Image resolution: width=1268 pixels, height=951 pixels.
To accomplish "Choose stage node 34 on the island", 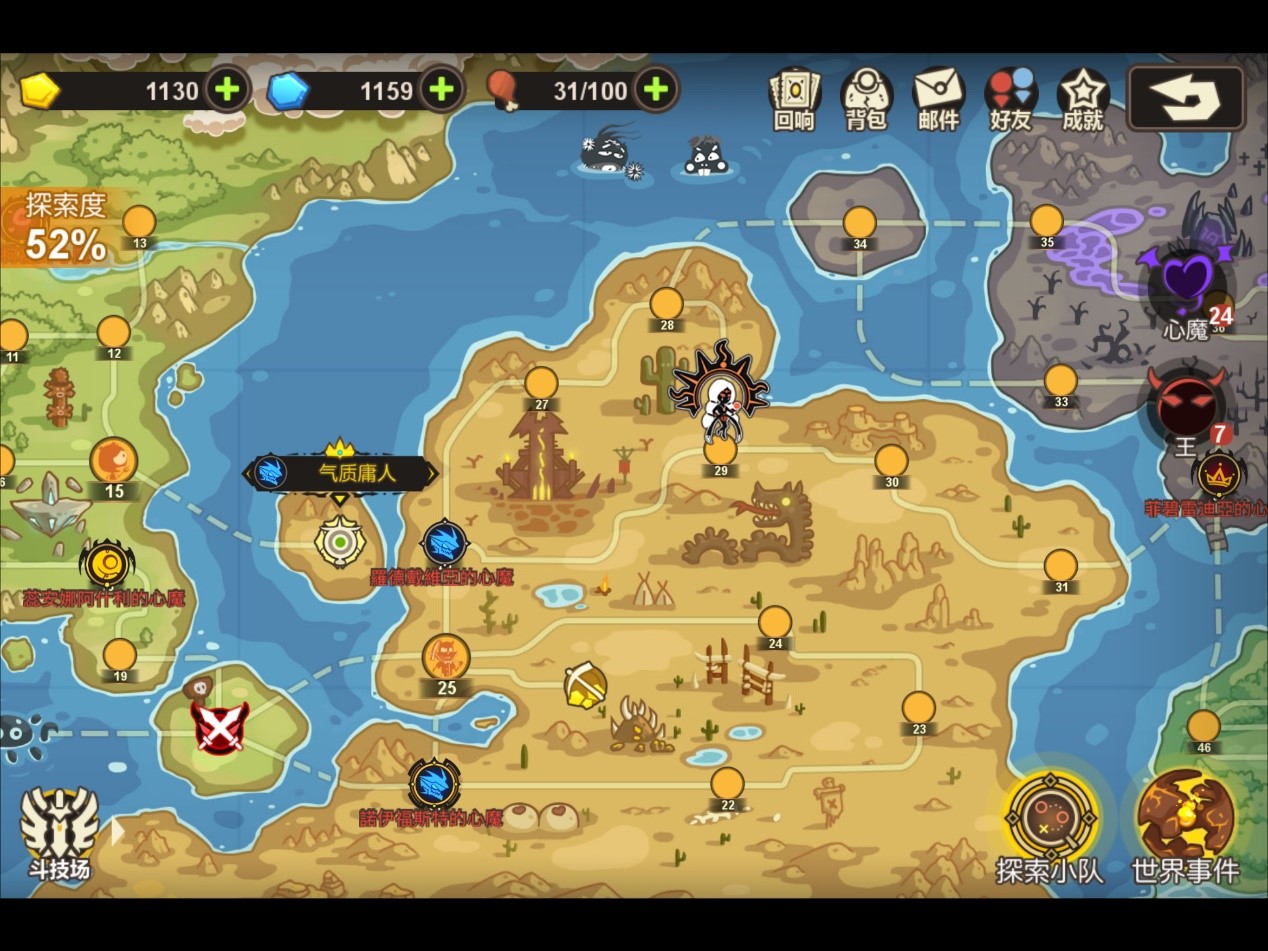I will (859, 223).
